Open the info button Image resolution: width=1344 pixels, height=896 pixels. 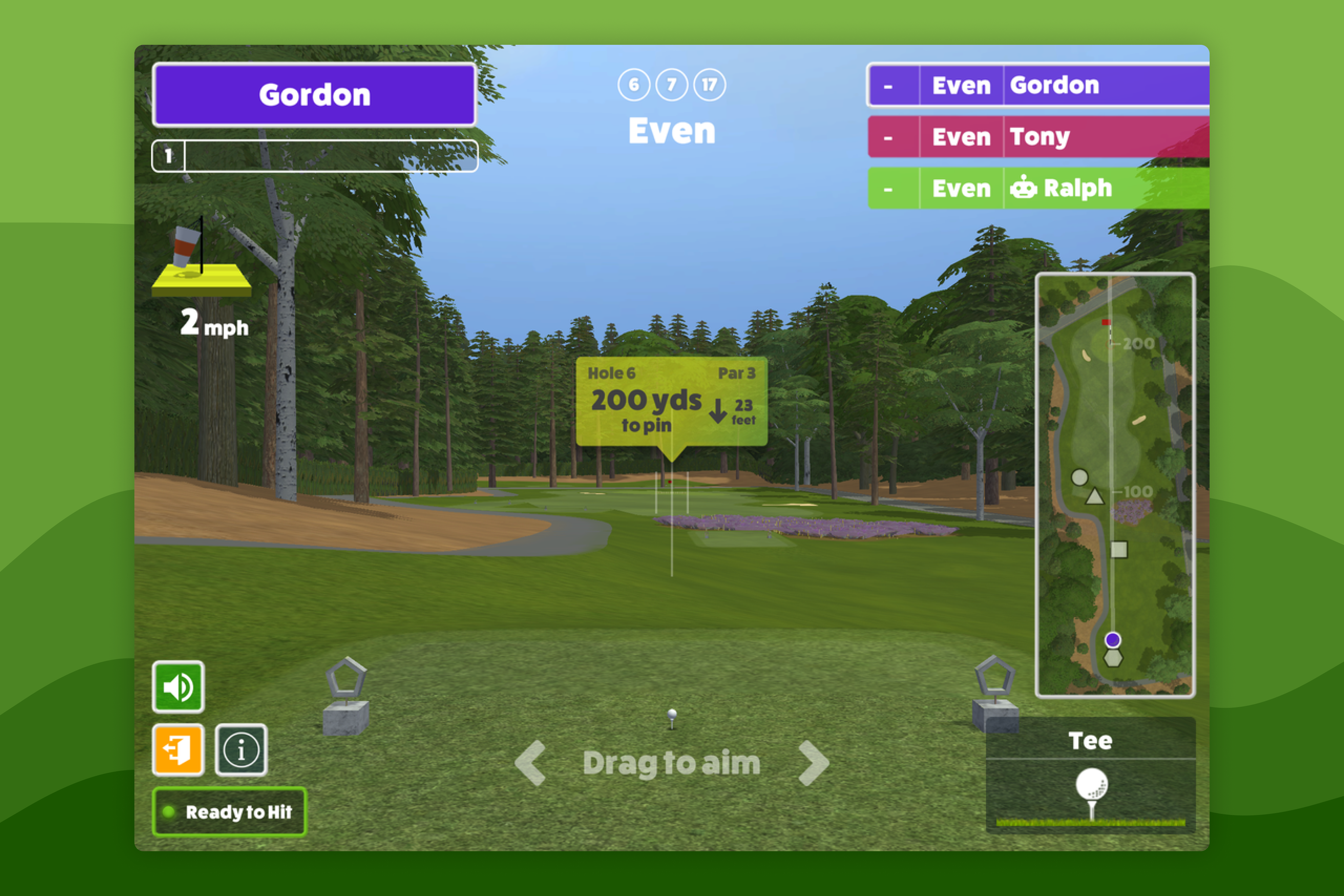pos(240,750)
